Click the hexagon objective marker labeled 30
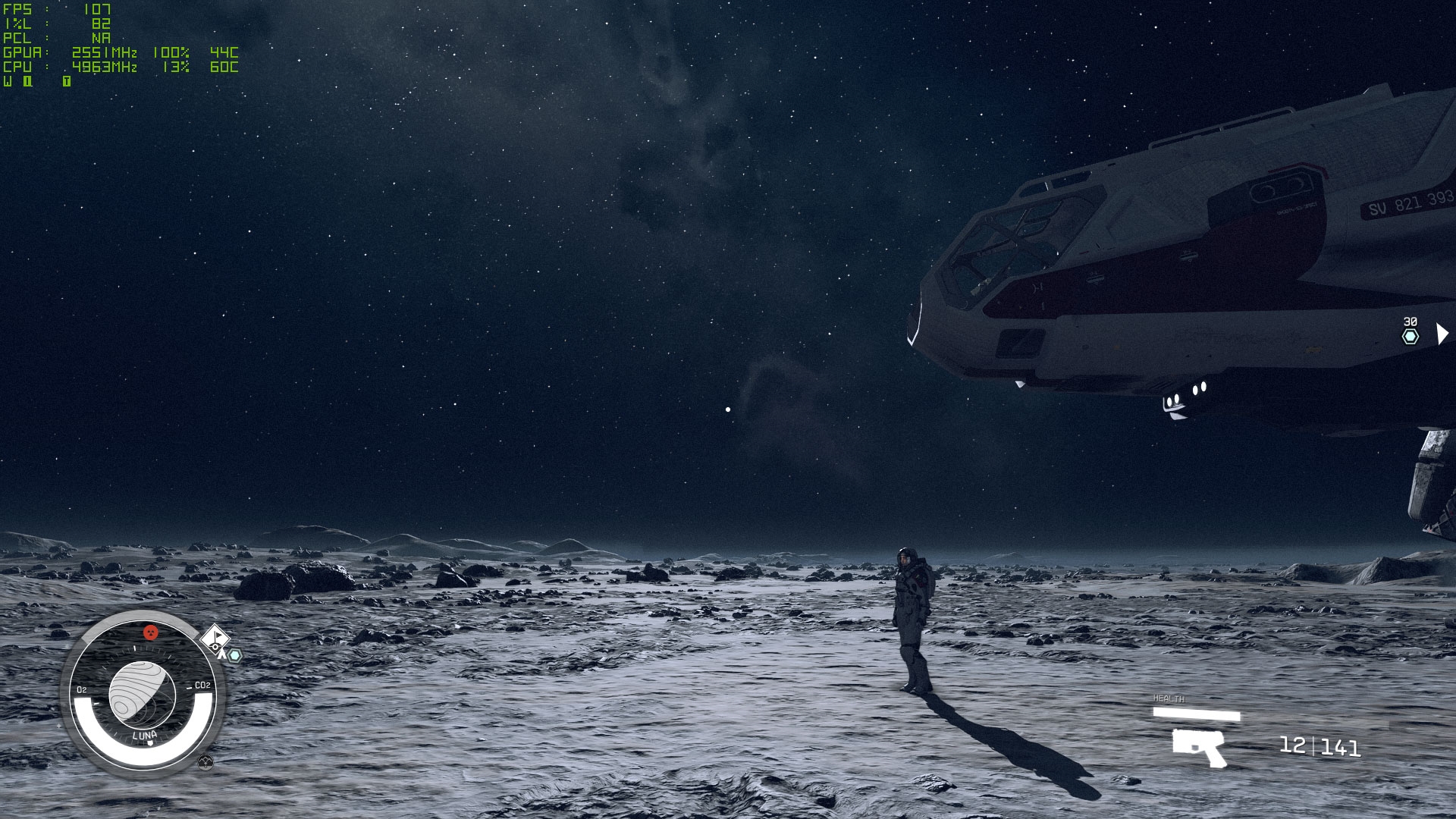The height and width of the screenshot is (819, 1456). (1410, 336)
